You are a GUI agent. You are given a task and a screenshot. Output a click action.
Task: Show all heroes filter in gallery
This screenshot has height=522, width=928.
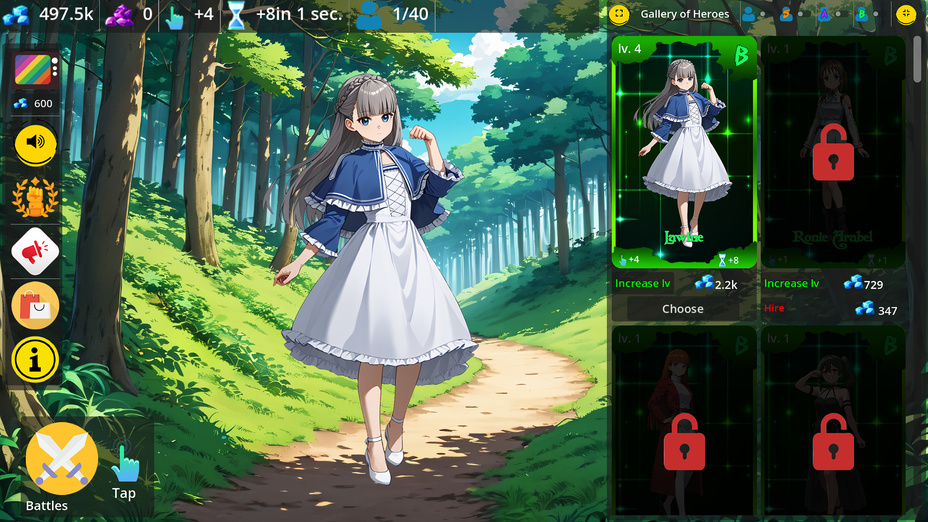pyautogui.click(x=748, y=14)
